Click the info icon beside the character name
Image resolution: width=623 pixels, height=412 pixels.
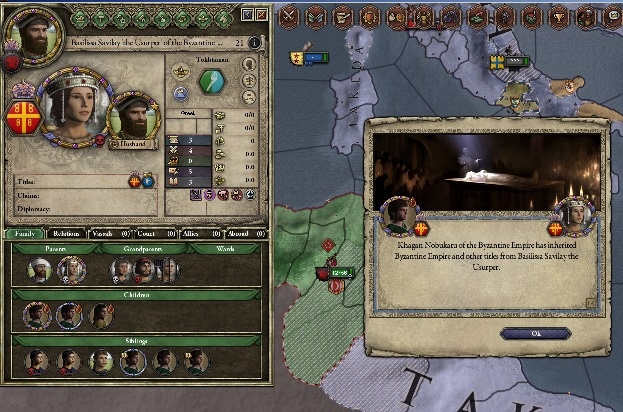tap(253, 43)
